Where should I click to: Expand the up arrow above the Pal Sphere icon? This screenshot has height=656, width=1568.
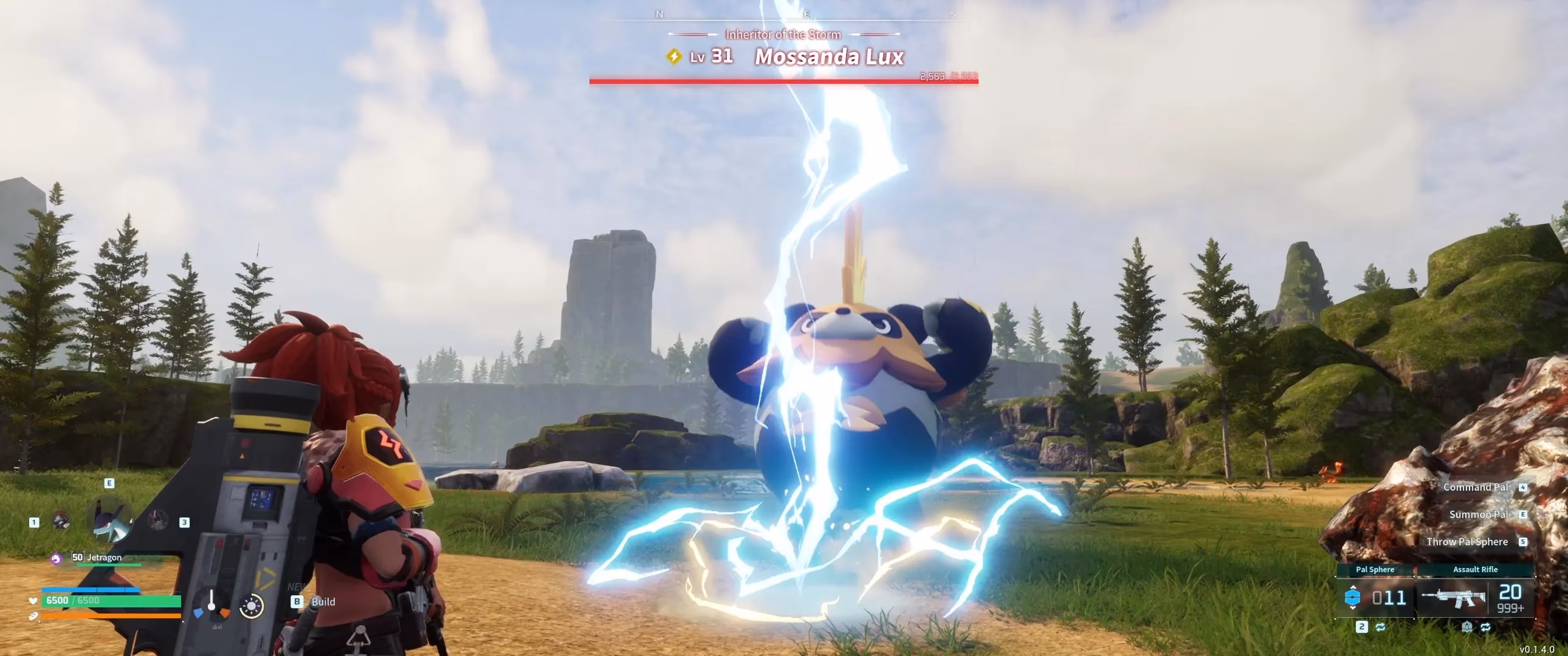coord(1352,587)
